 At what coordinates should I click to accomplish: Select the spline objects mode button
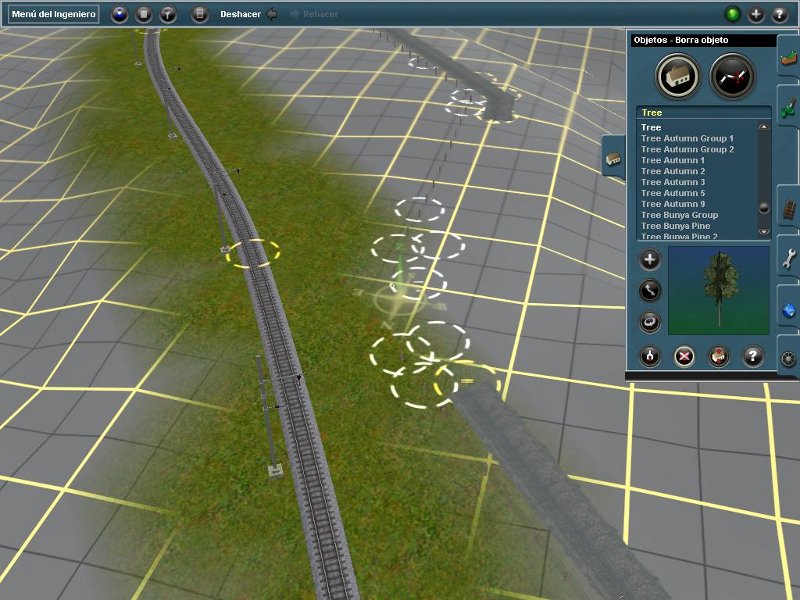coord(732,76)
